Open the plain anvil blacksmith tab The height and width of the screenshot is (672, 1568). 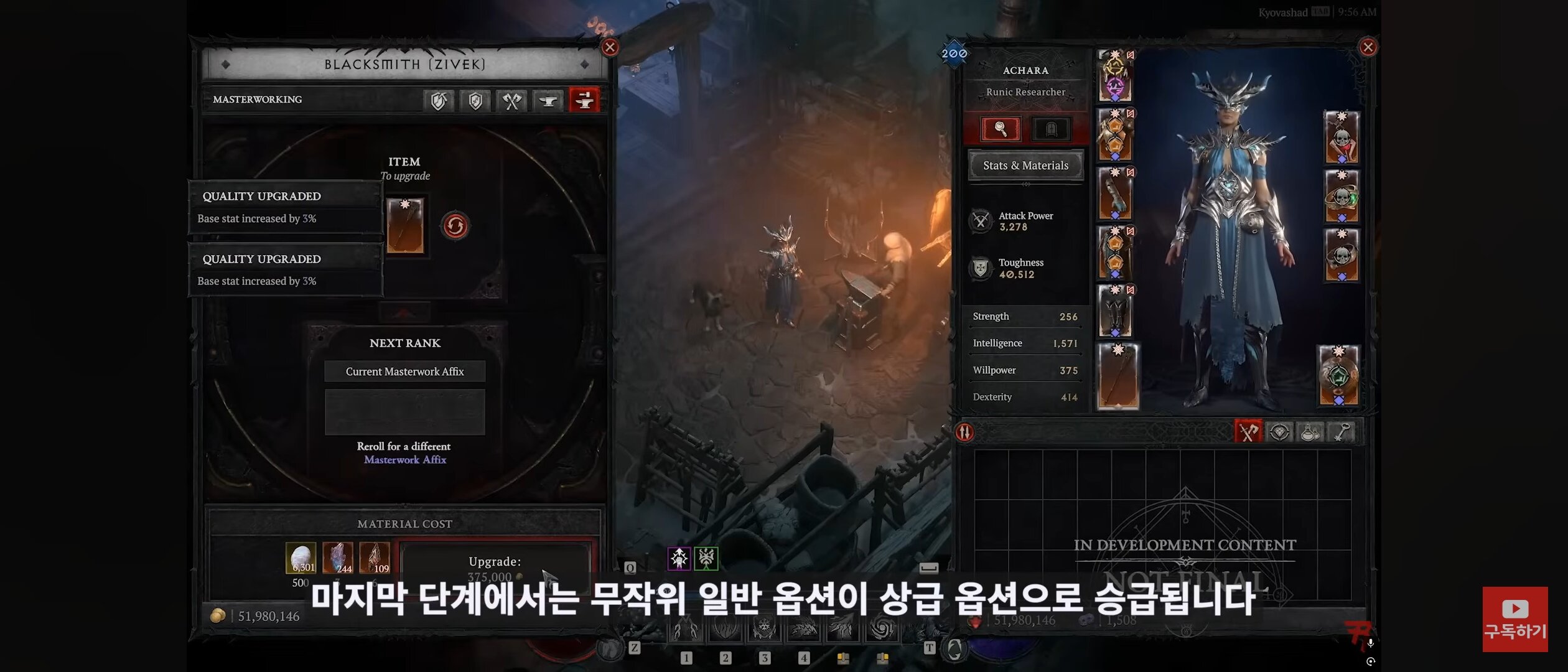[548, 101]
